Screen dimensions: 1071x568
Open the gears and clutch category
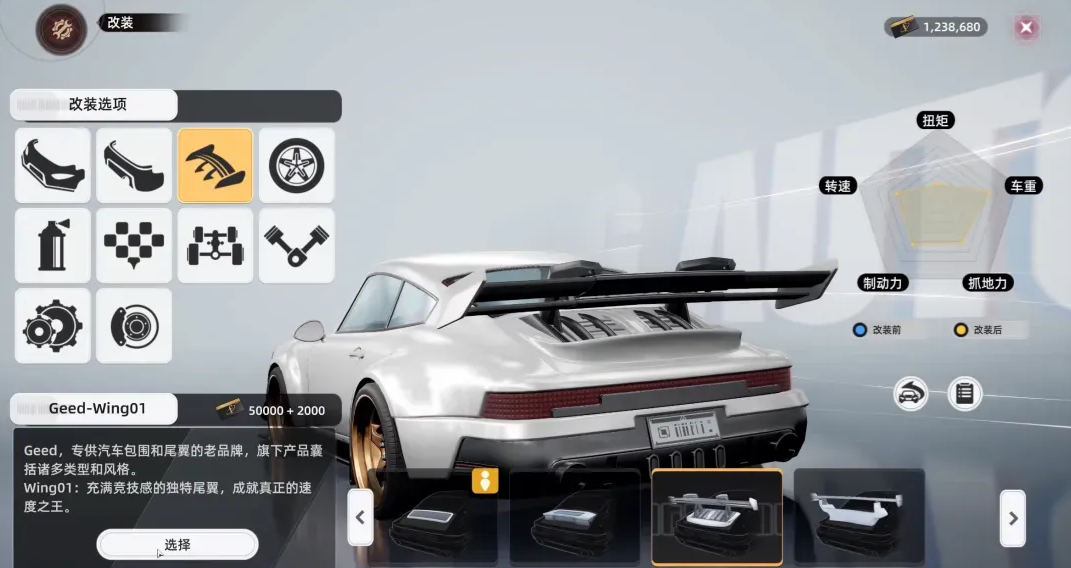(x=52, y=326)
